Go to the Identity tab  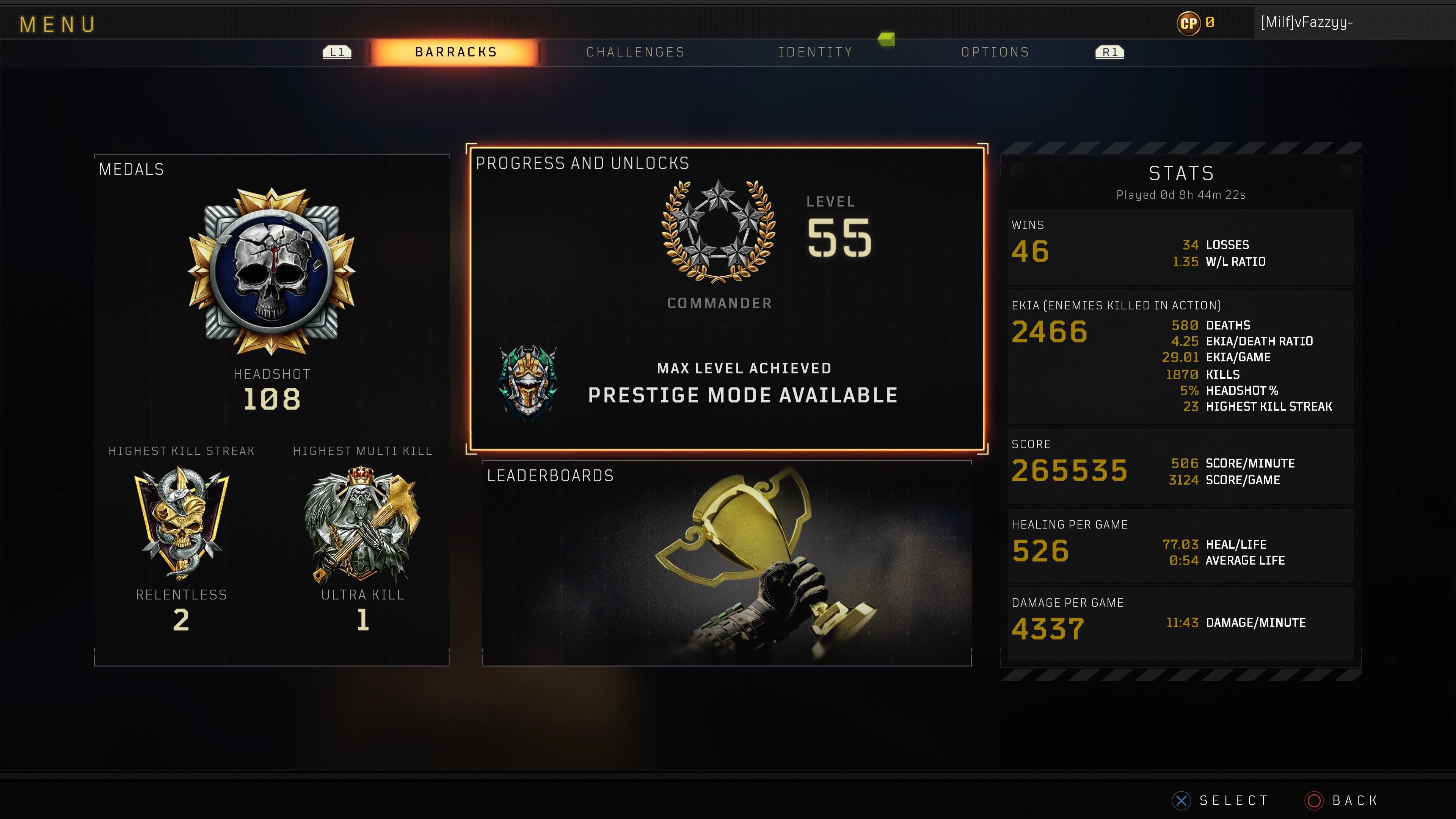pyautogui.click(x=815, y=52)
